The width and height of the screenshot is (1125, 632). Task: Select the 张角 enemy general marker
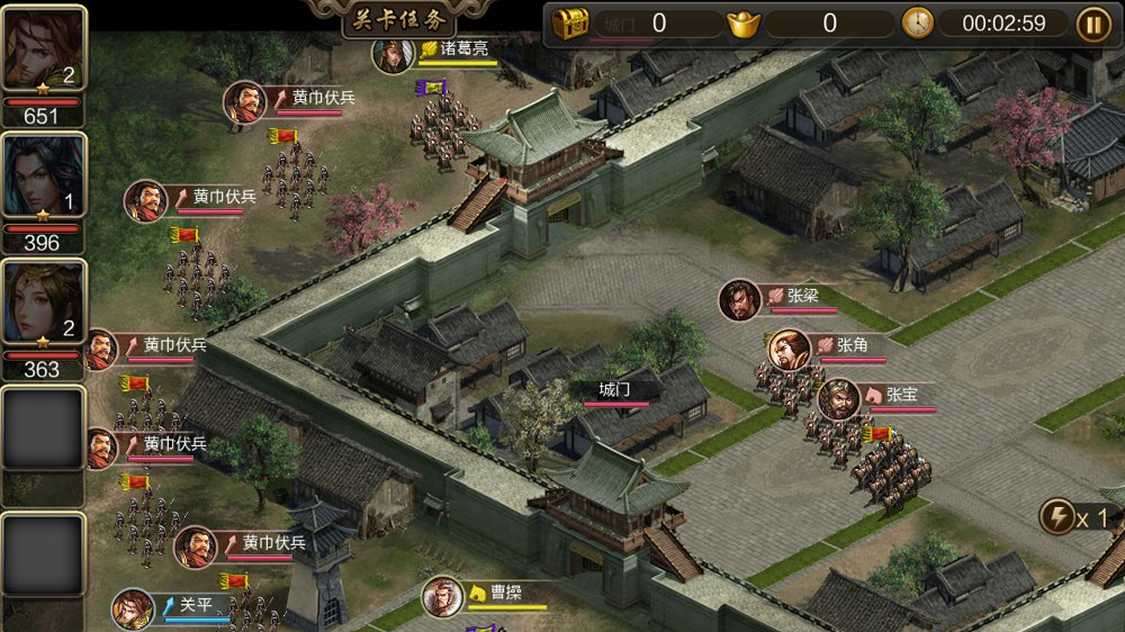click(x=789, y=348)
